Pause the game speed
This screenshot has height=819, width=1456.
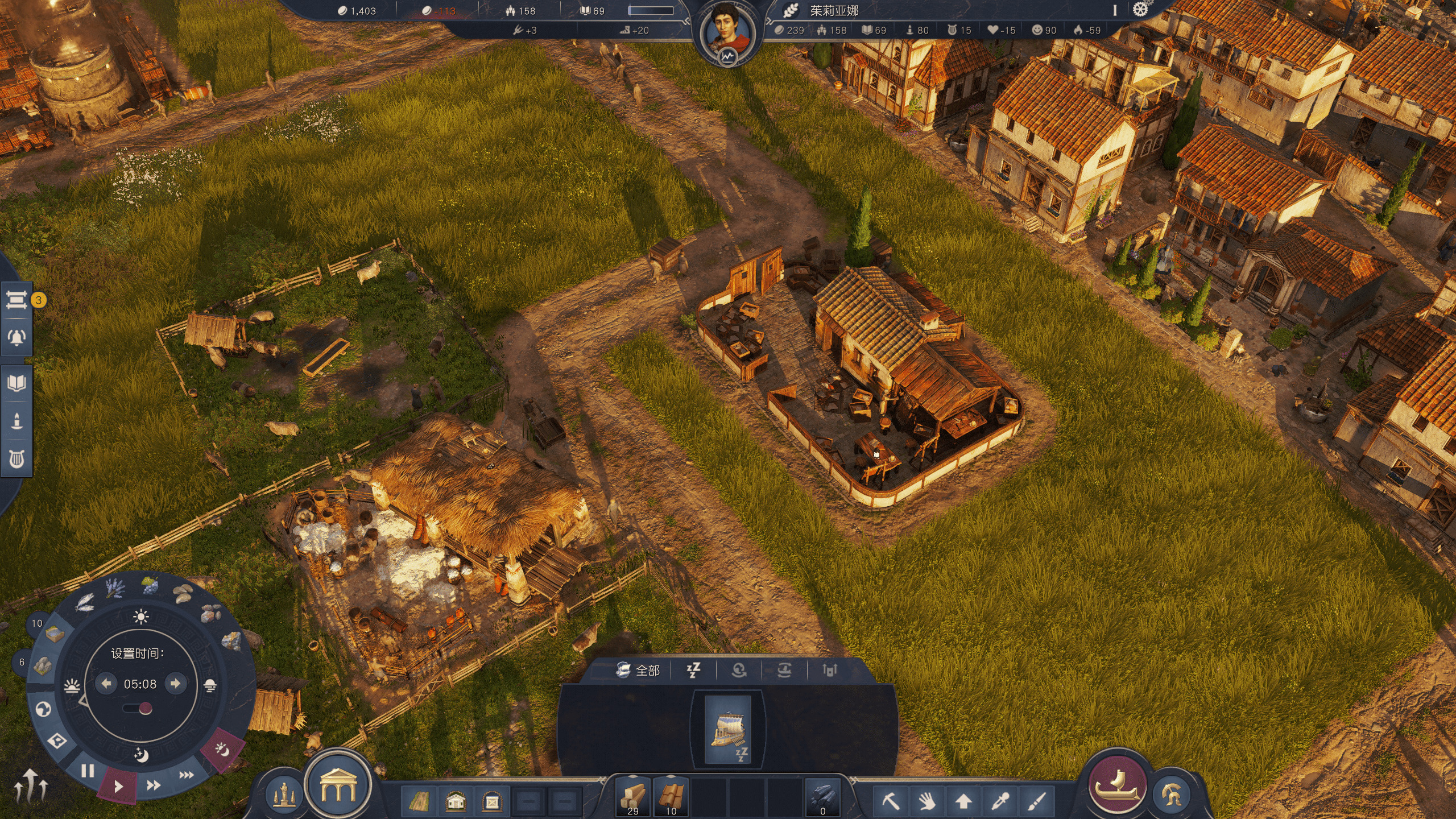click(87, 771)
